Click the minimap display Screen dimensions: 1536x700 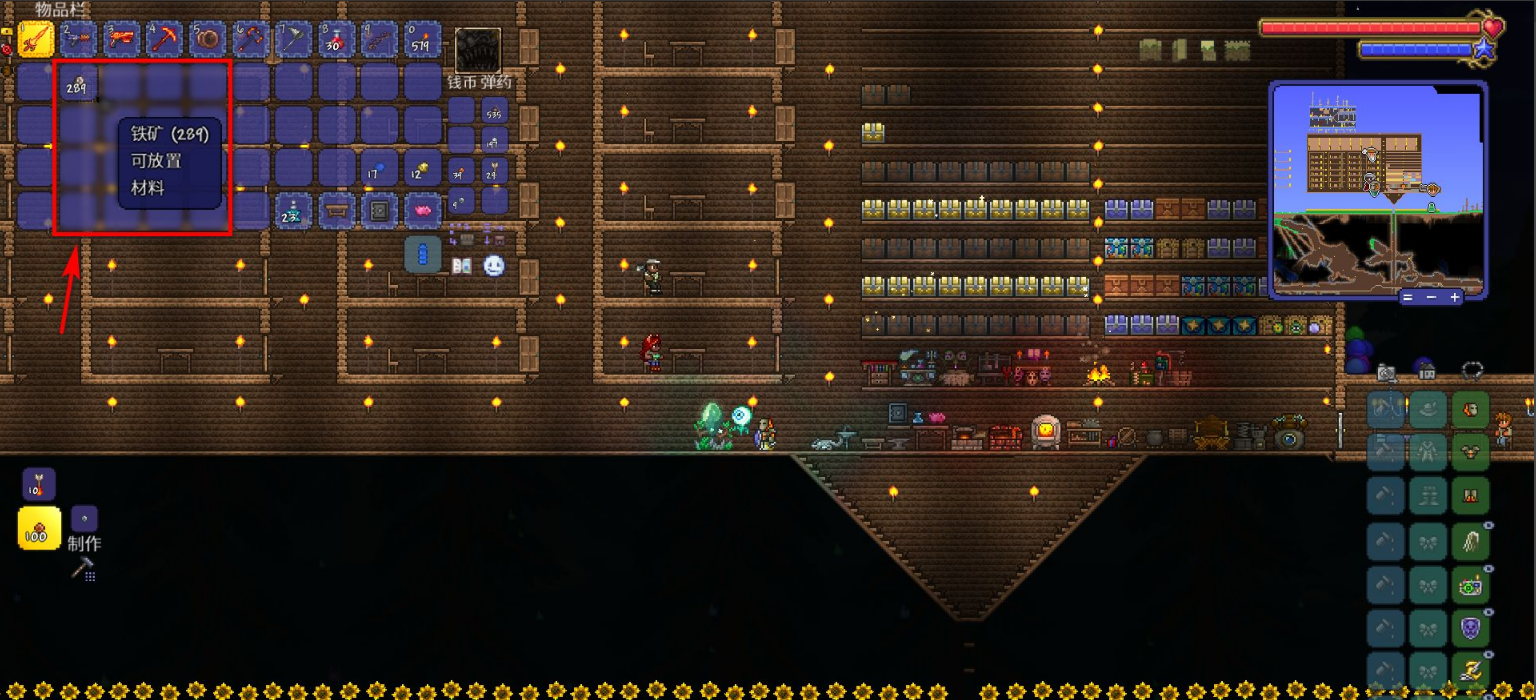coord(1377,188)
